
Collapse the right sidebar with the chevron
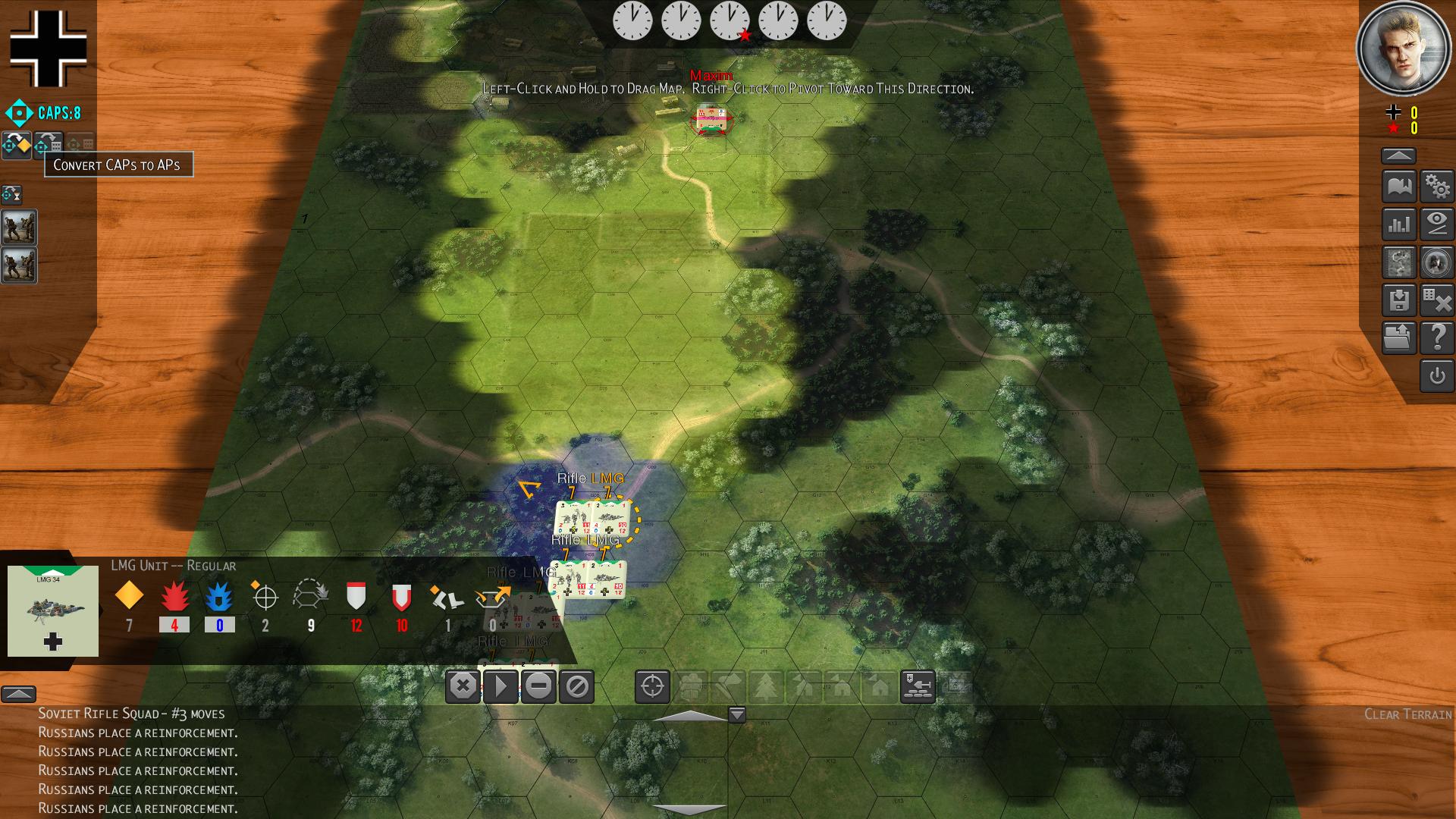(x=1399, y=154)
